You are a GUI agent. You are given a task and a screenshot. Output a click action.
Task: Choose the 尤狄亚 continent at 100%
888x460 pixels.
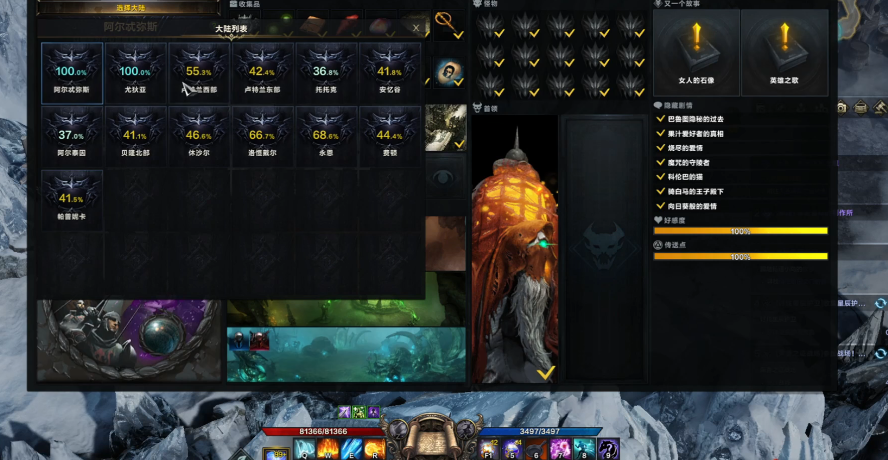click(135, 73)
